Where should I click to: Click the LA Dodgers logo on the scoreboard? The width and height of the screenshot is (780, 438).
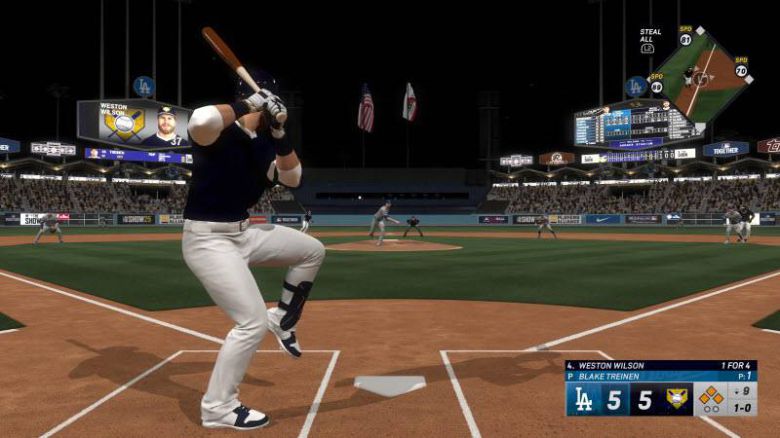click(585, 399)
